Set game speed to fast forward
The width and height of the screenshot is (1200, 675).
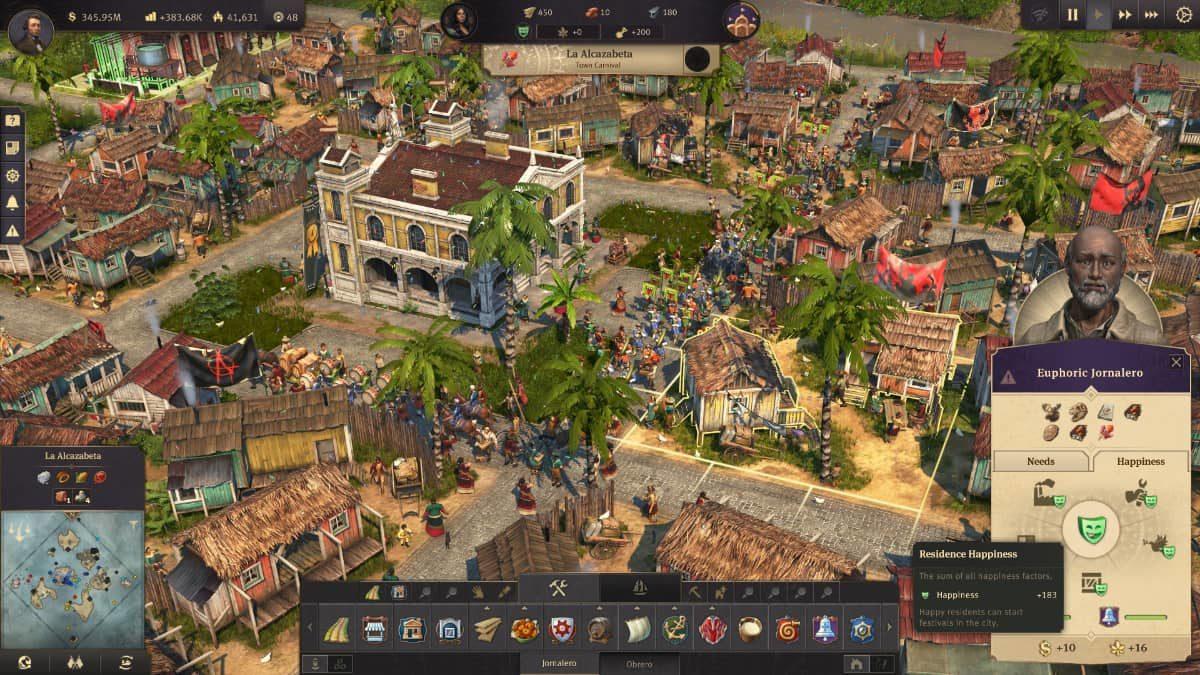click(x=1125, y=15)
